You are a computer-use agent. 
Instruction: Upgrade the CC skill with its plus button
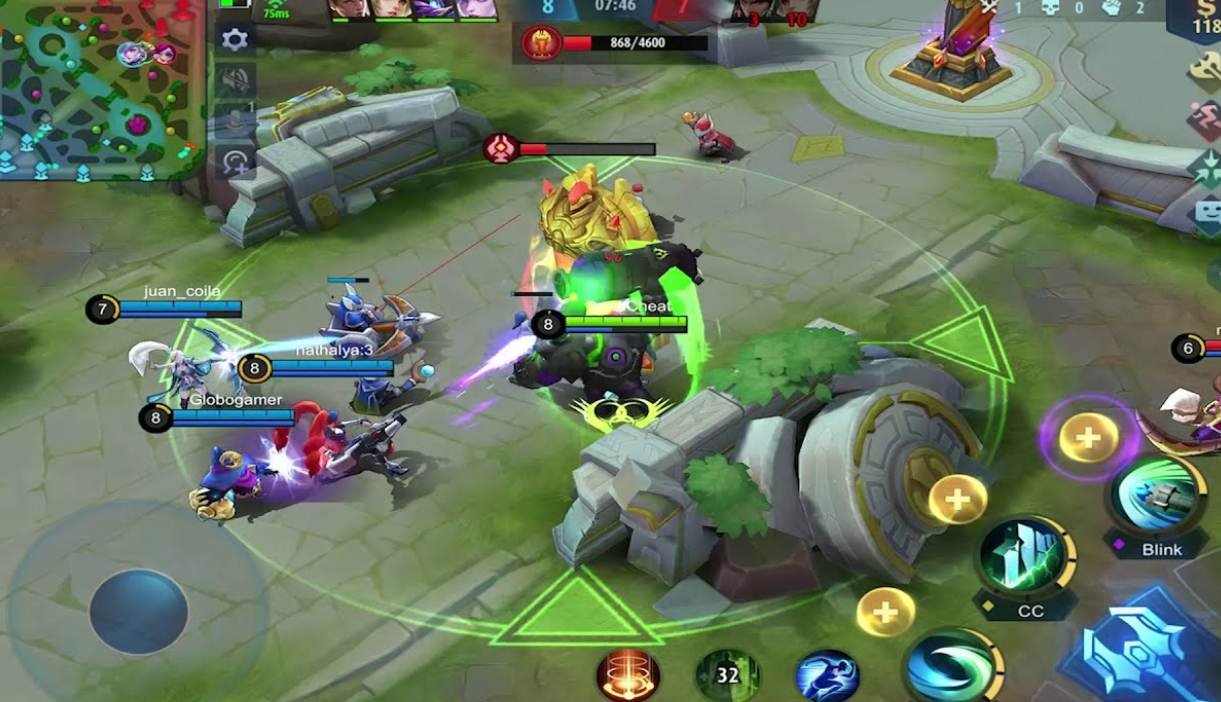point(957,498)
